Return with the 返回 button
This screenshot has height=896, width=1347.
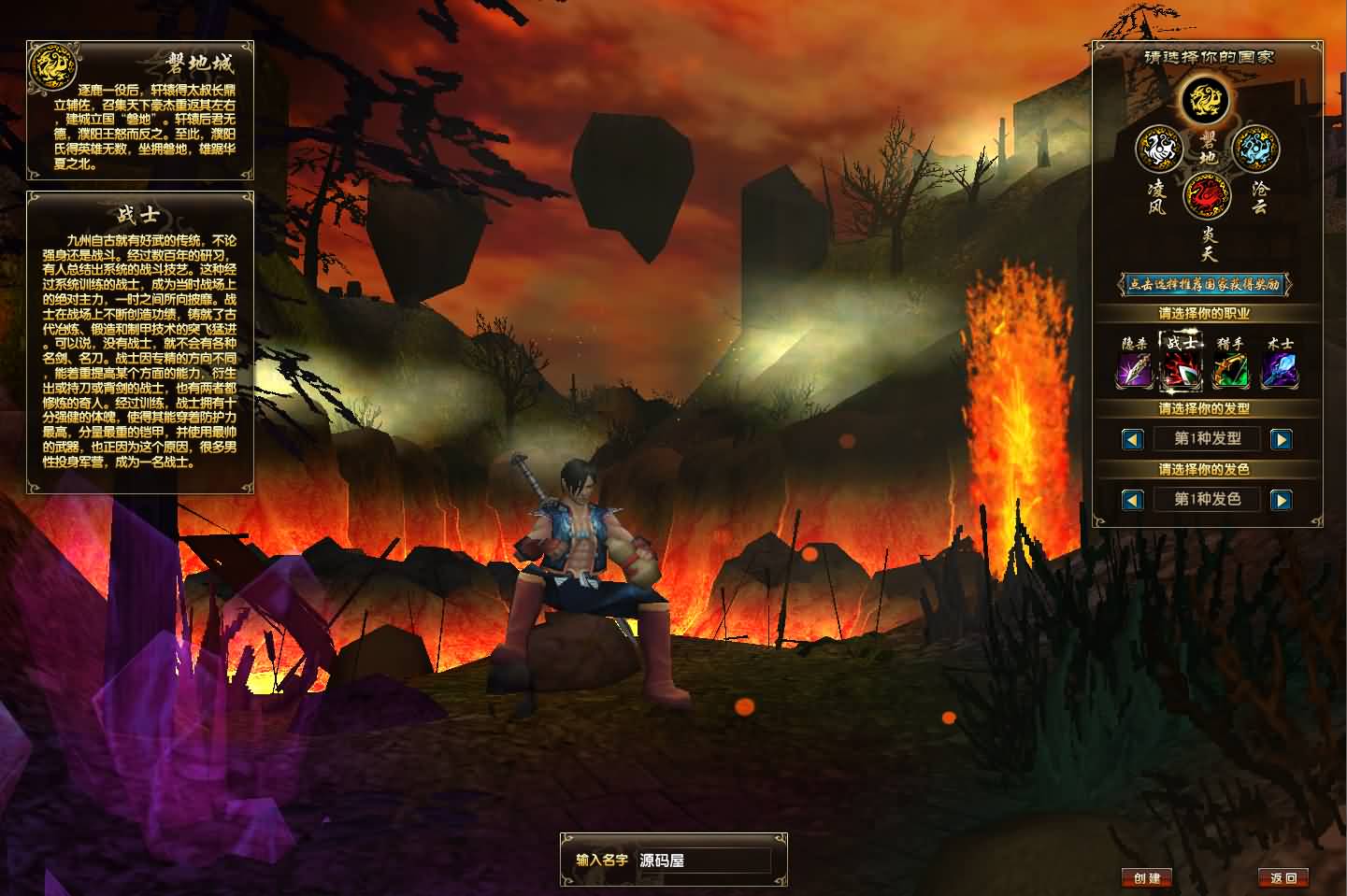pos(1283,877)
